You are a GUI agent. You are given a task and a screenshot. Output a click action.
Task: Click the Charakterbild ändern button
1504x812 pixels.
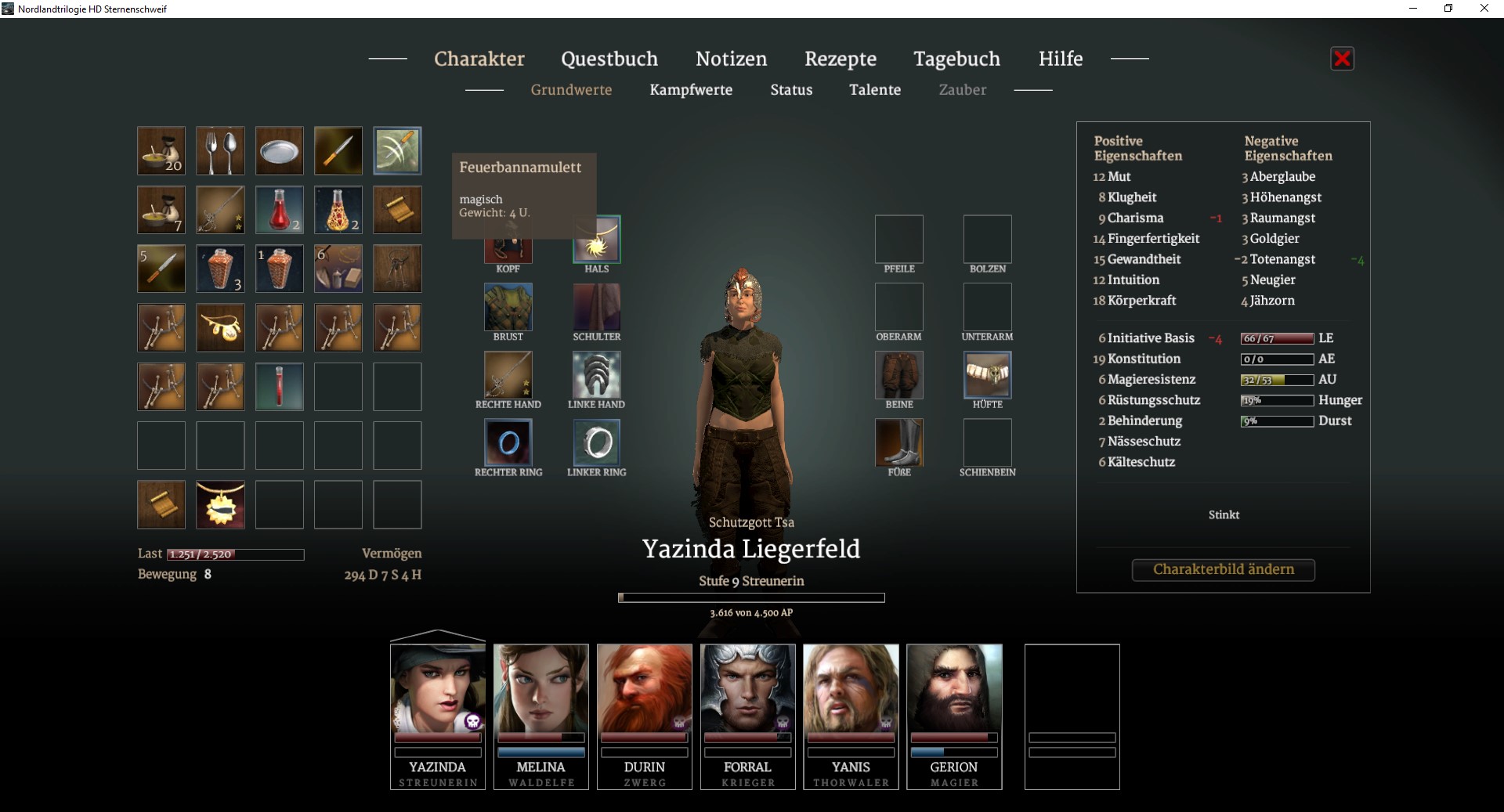click(1223, 569)
